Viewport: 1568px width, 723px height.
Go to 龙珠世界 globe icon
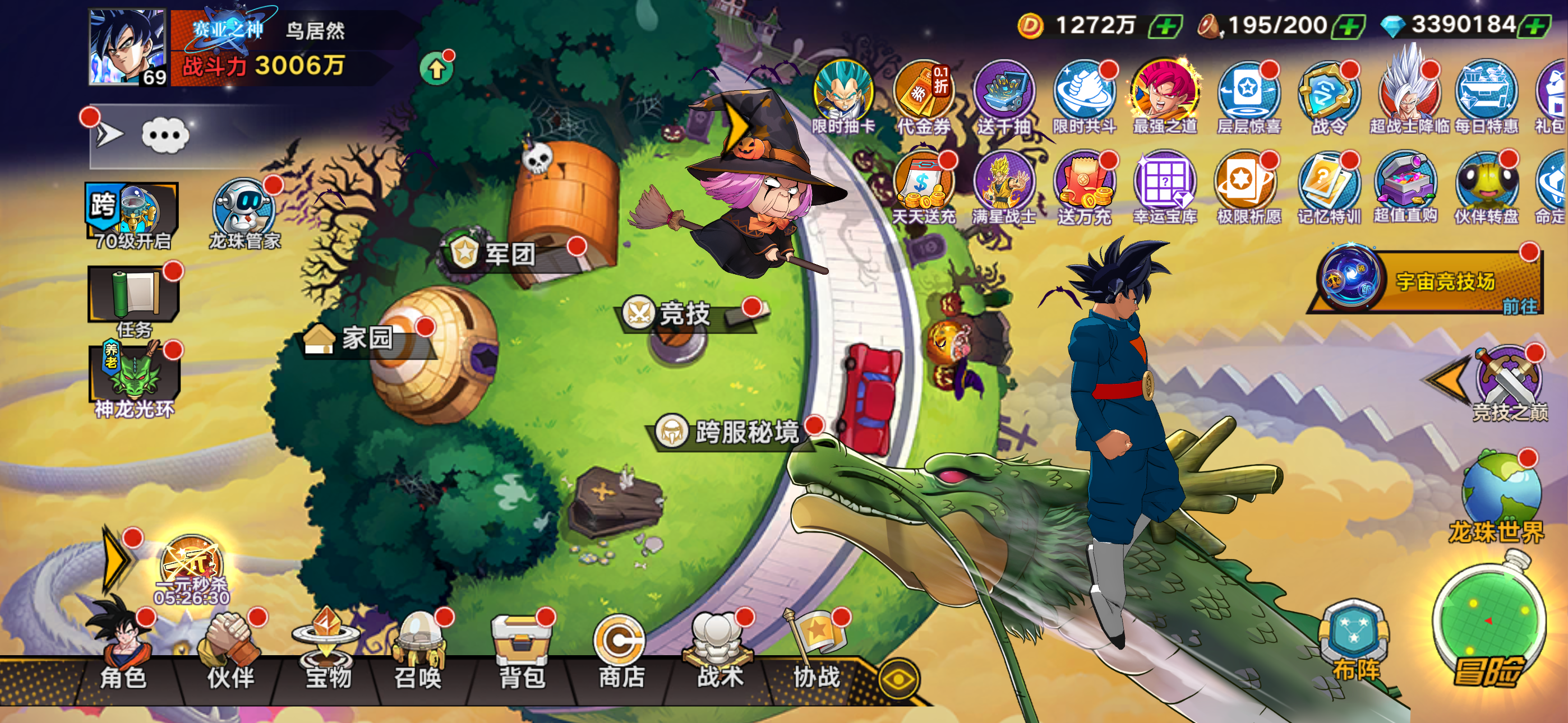[1500, 496]
